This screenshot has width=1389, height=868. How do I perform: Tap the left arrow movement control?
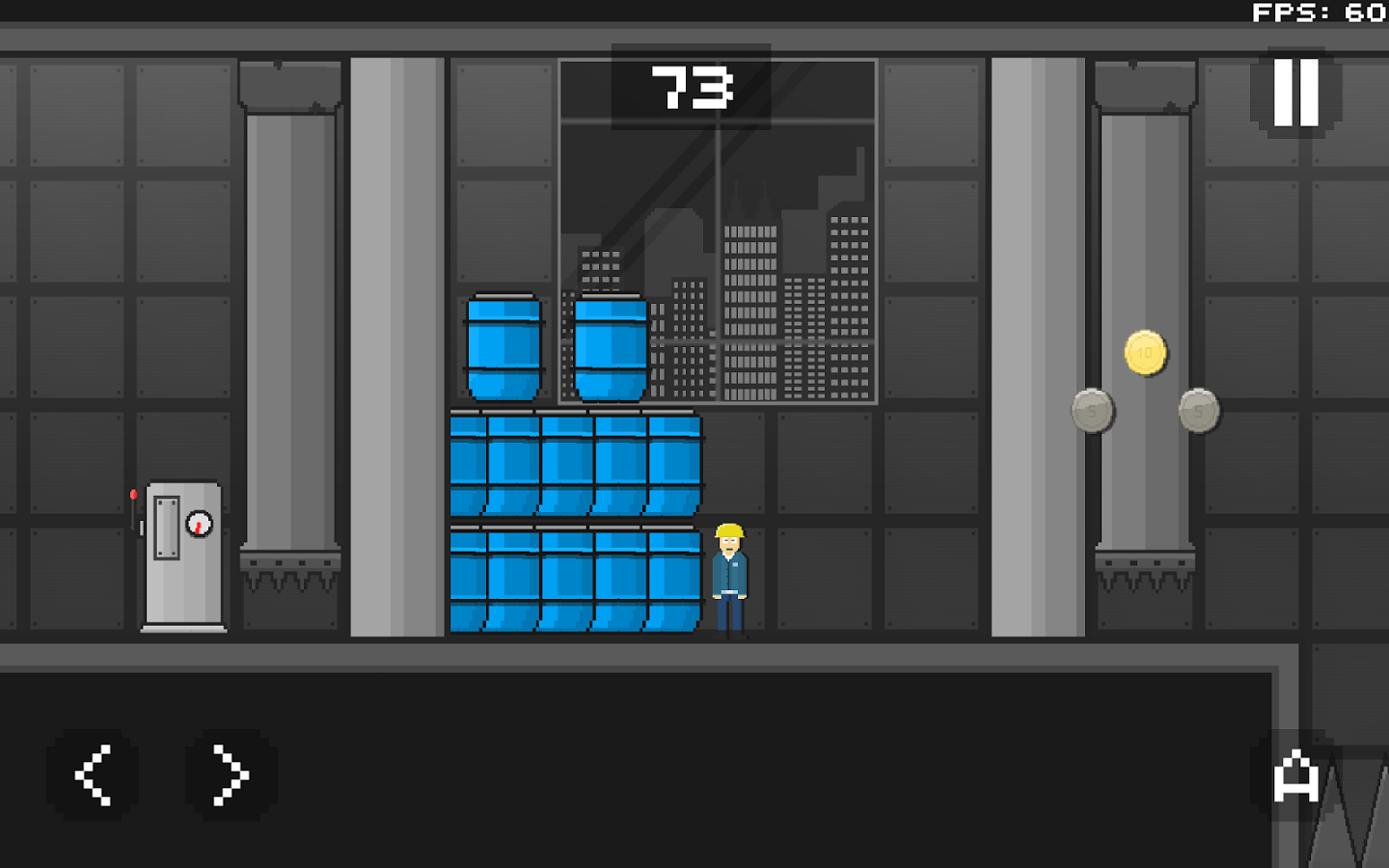[x=94, y=775]
